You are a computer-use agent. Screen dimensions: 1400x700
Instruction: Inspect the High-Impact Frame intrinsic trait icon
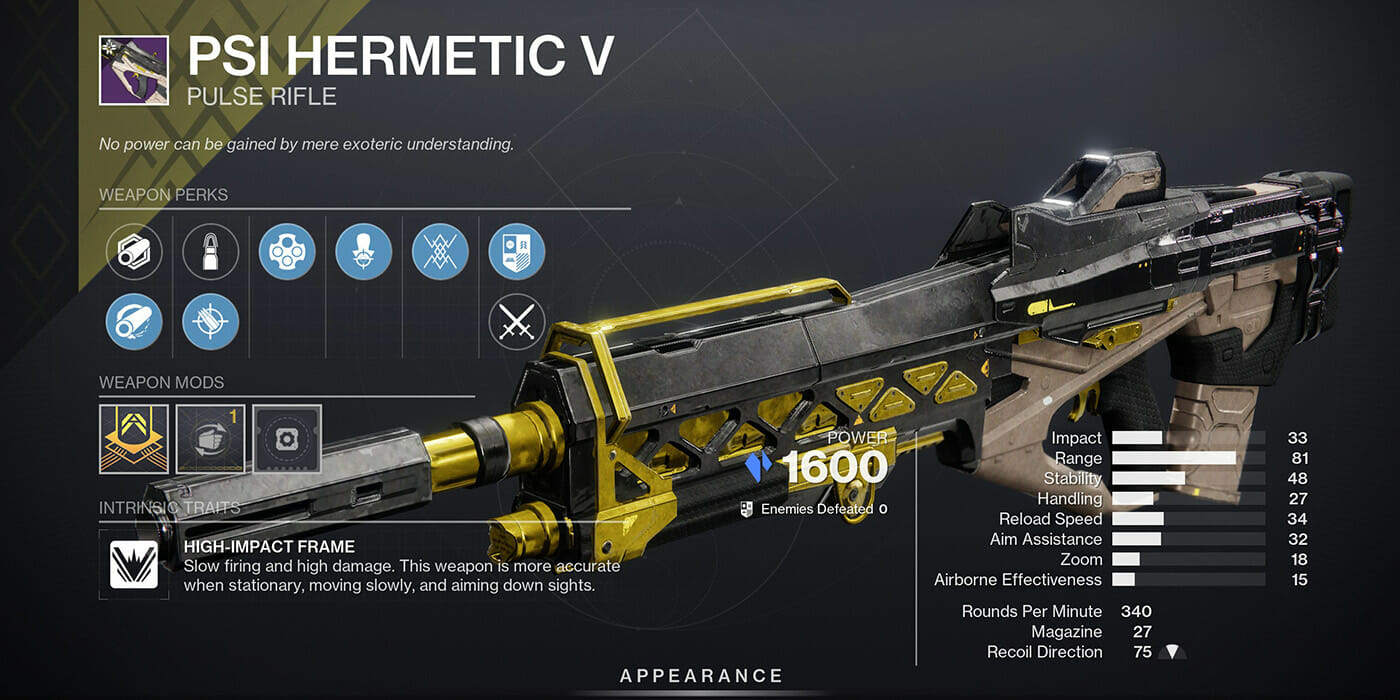click(134, 564)
